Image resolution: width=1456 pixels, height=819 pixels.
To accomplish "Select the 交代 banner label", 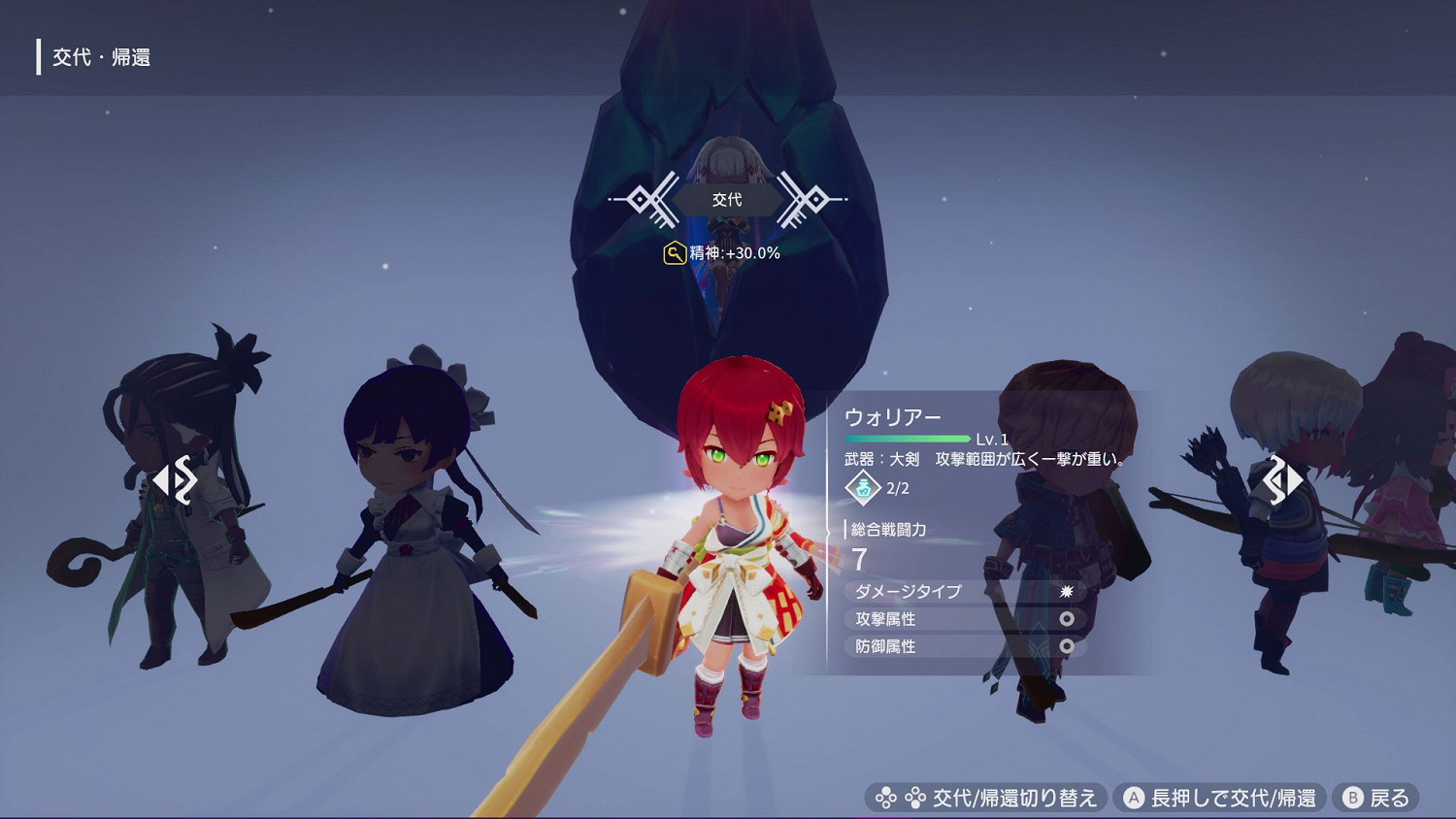I will point(730,200).
